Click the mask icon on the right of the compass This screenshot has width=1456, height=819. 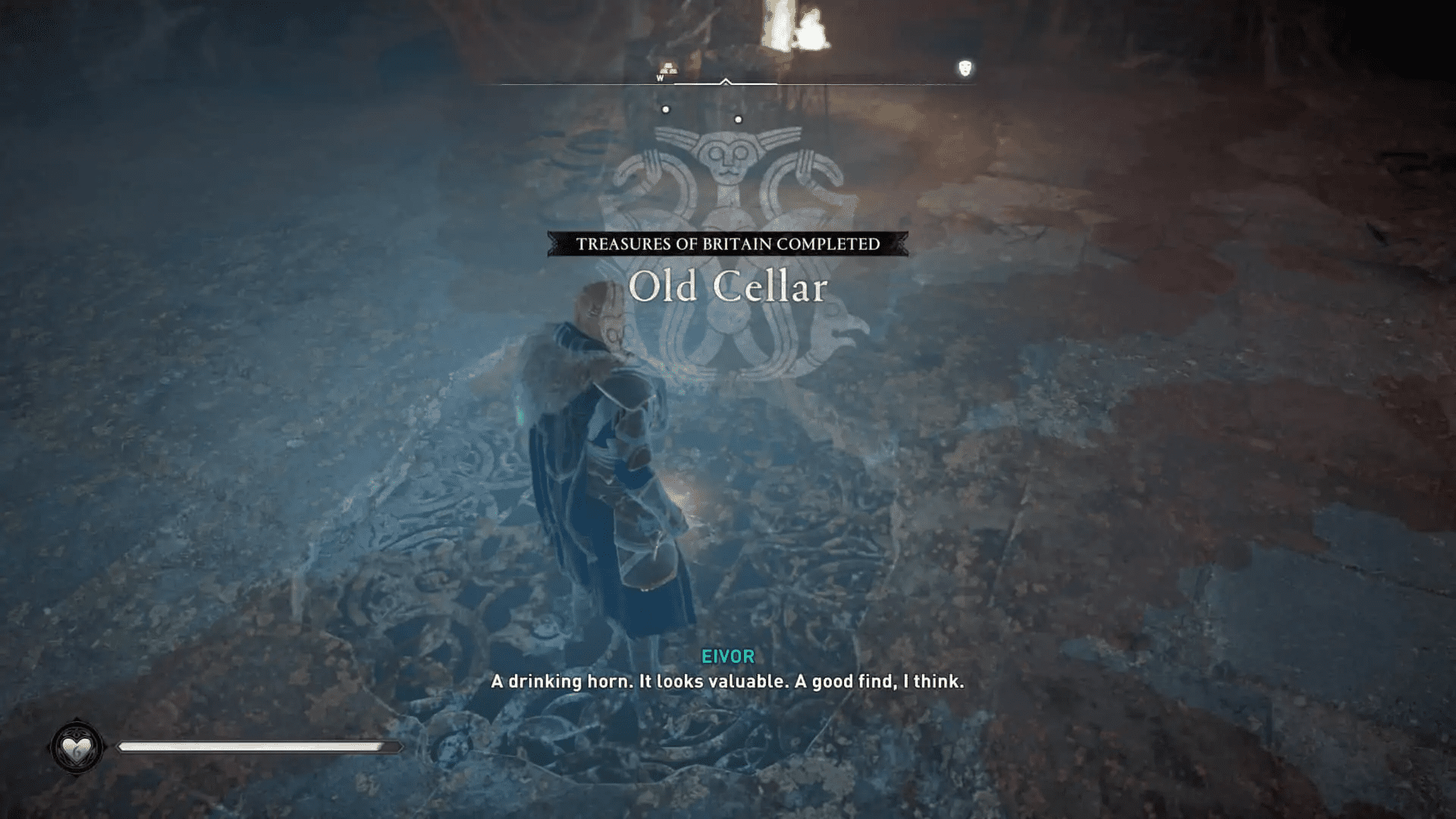[965, 68]
